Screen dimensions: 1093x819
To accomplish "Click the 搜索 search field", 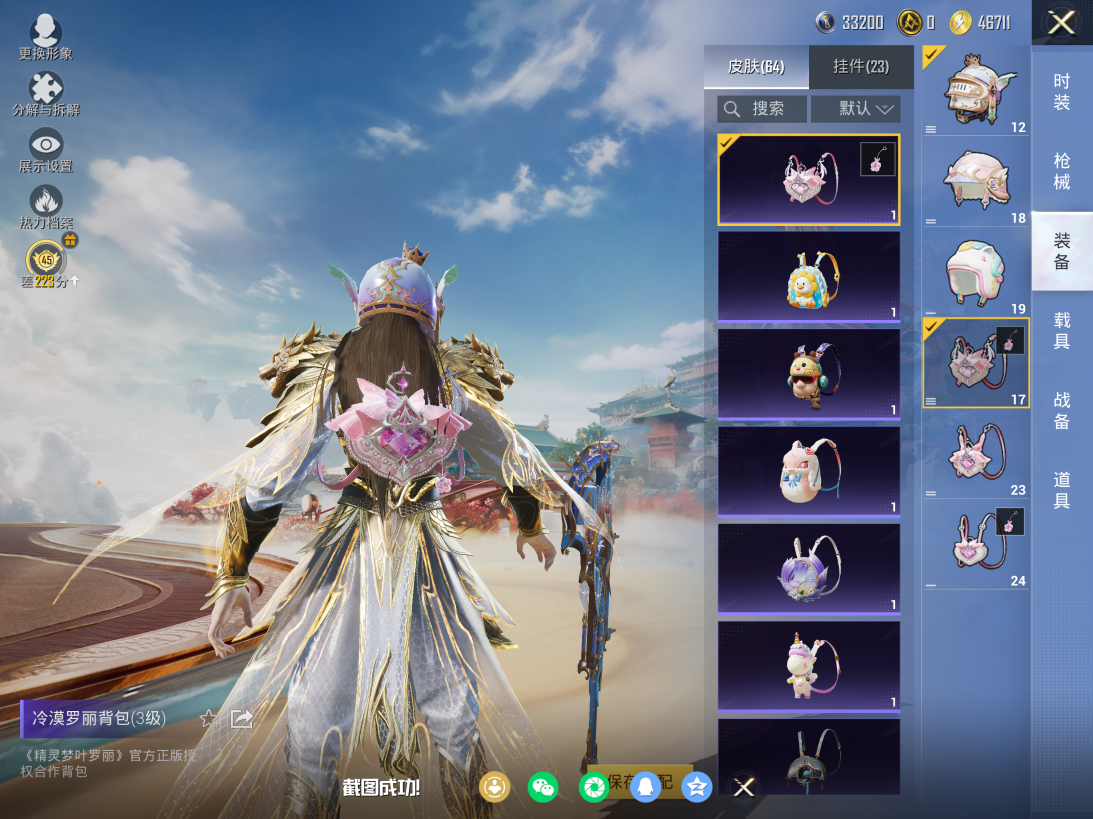I will click(762, 109).
